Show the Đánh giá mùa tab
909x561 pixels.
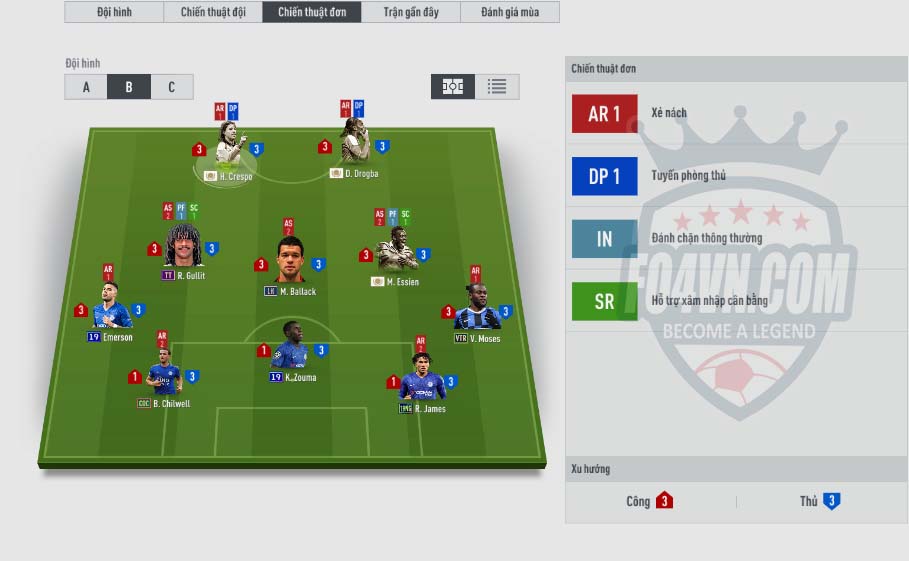point(510,12)
